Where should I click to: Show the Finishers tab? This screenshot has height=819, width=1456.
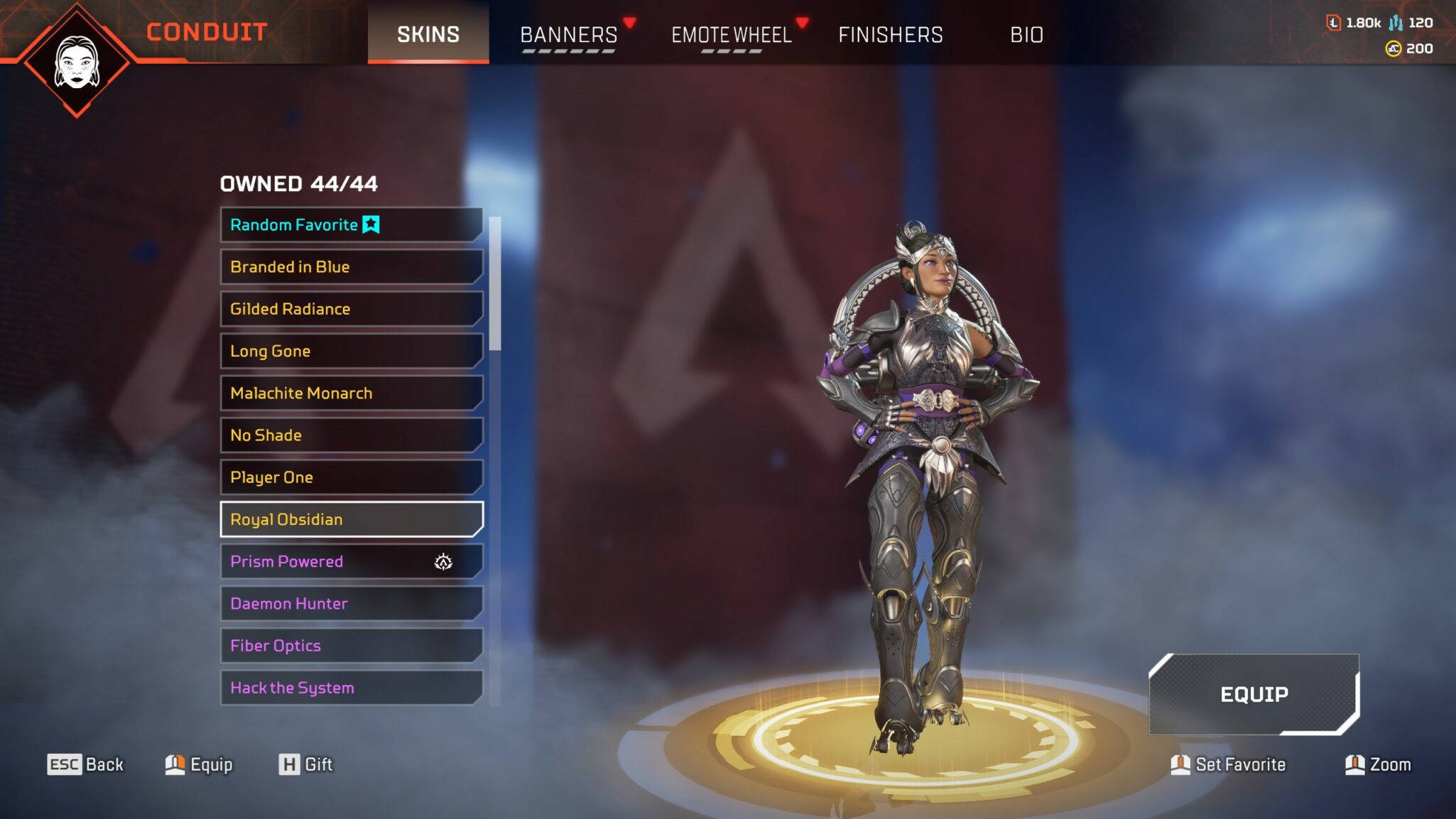(x=891, y=35)
